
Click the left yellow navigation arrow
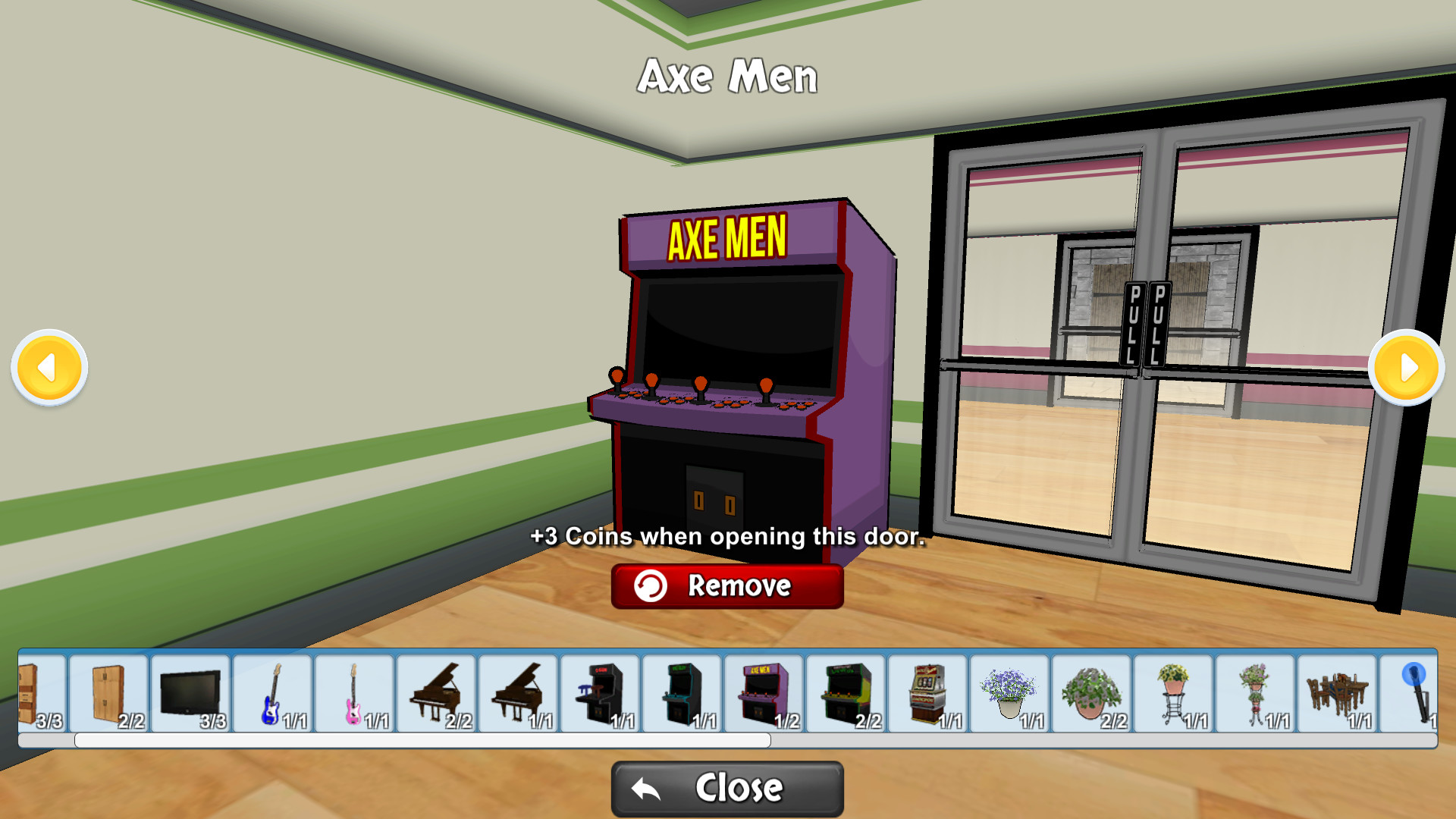click(48, 366)
